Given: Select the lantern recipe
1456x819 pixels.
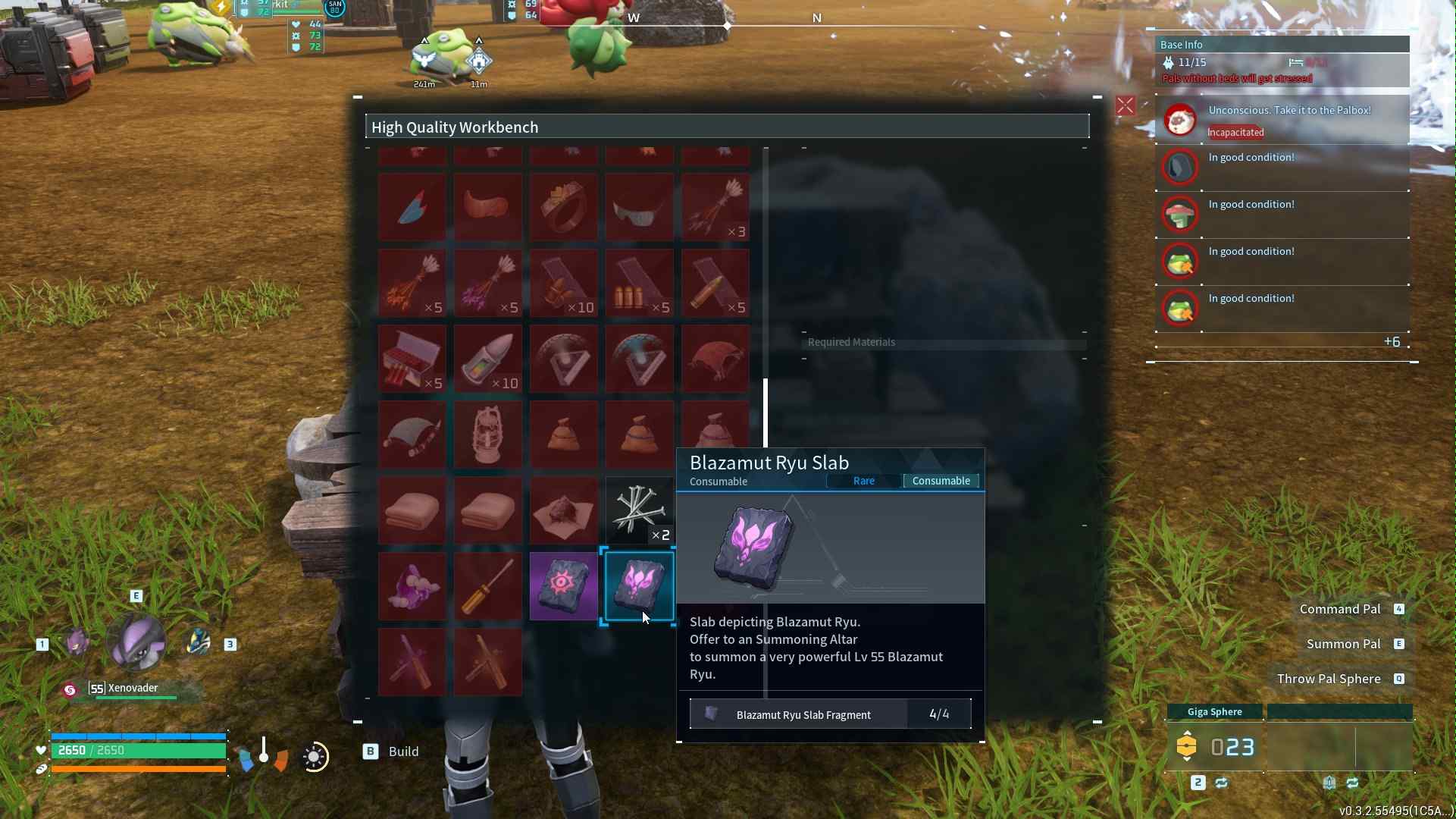Looking at the screenshot, I should click(x=487, y=435).
